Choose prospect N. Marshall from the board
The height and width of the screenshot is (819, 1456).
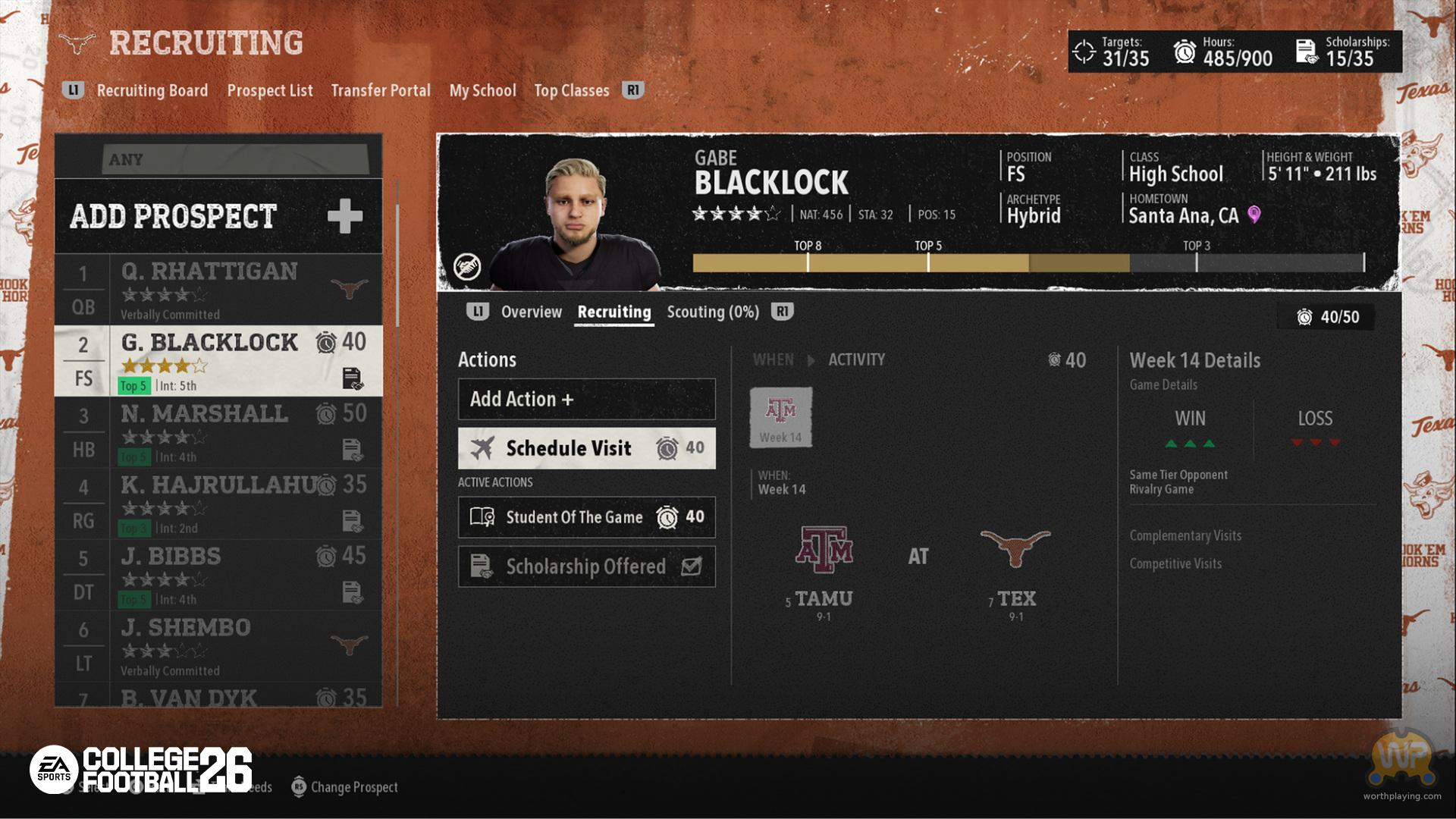(x=218, y=432)
